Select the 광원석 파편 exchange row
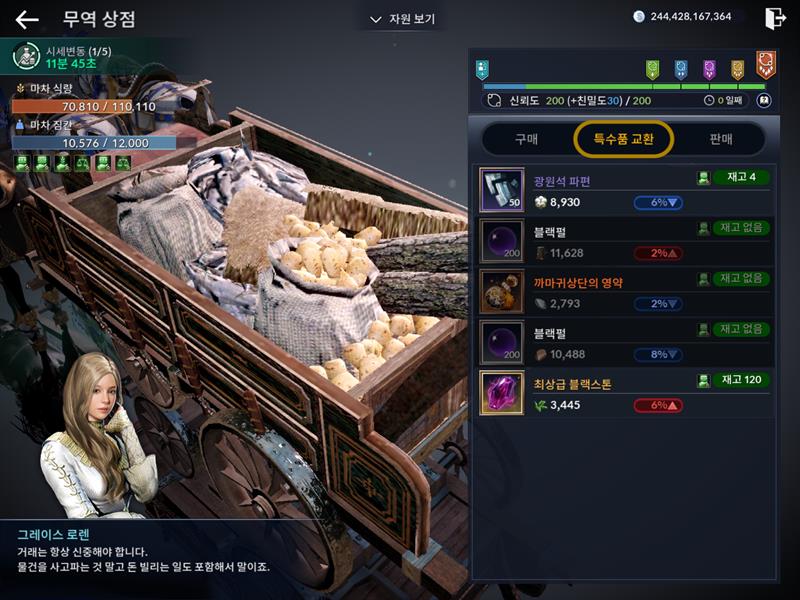Image resolution: width=800 pixels, height=600 pixels. coord(624,190)
